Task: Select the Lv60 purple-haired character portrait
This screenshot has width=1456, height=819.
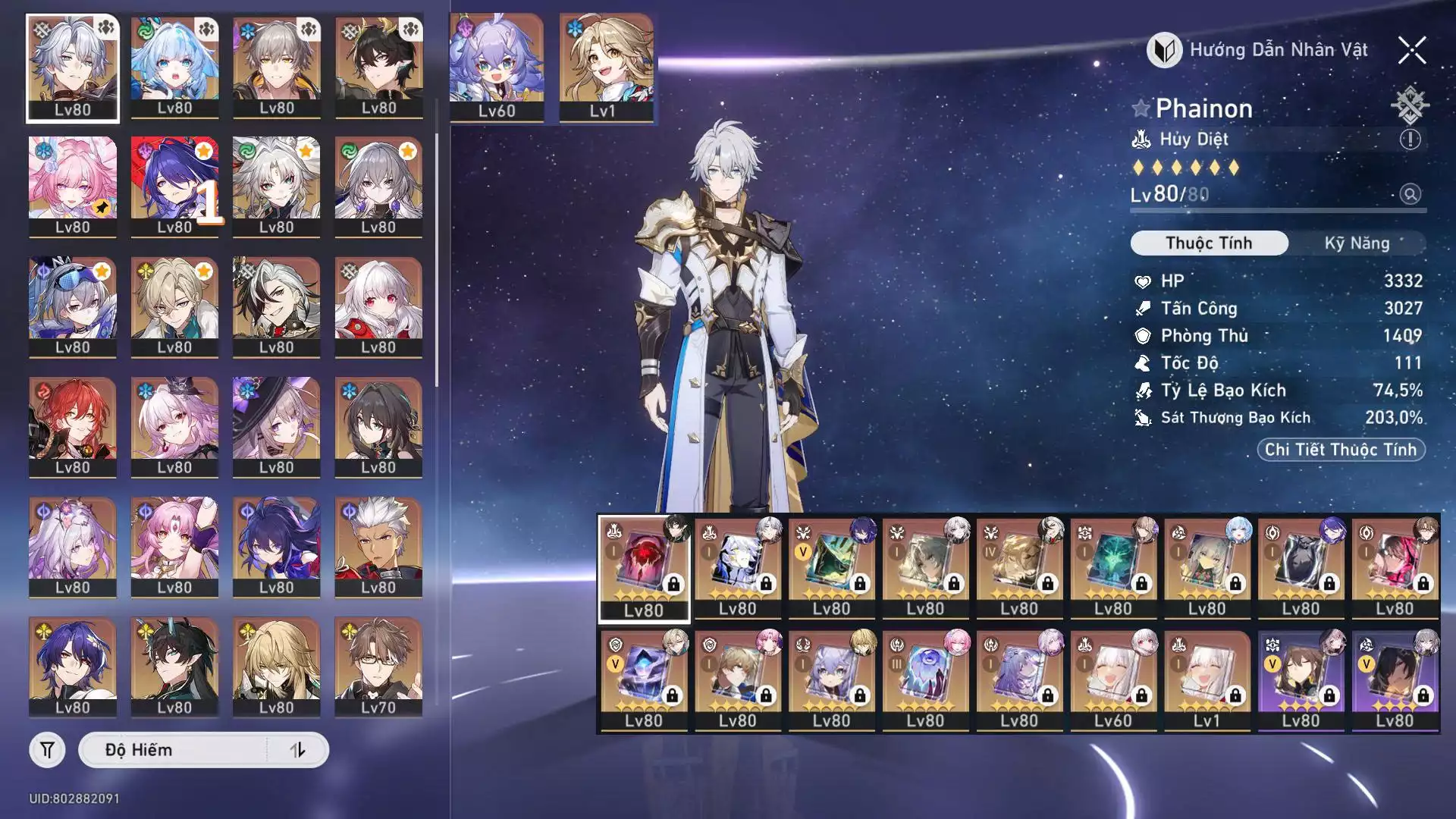Action: point(497,67)
